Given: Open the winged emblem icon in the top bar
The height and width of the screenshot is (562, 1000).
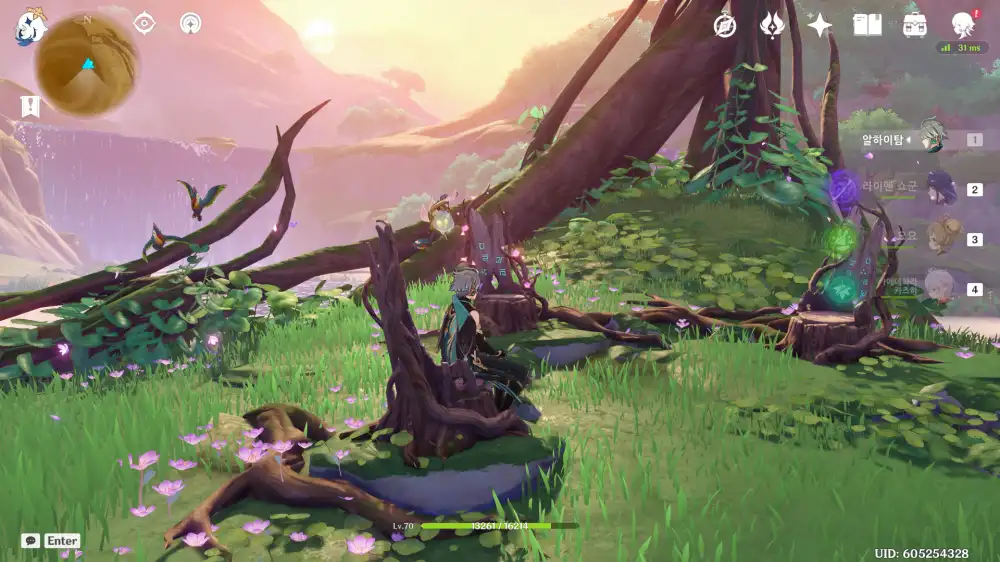Looking at the screenshot, I should [772, 26].
